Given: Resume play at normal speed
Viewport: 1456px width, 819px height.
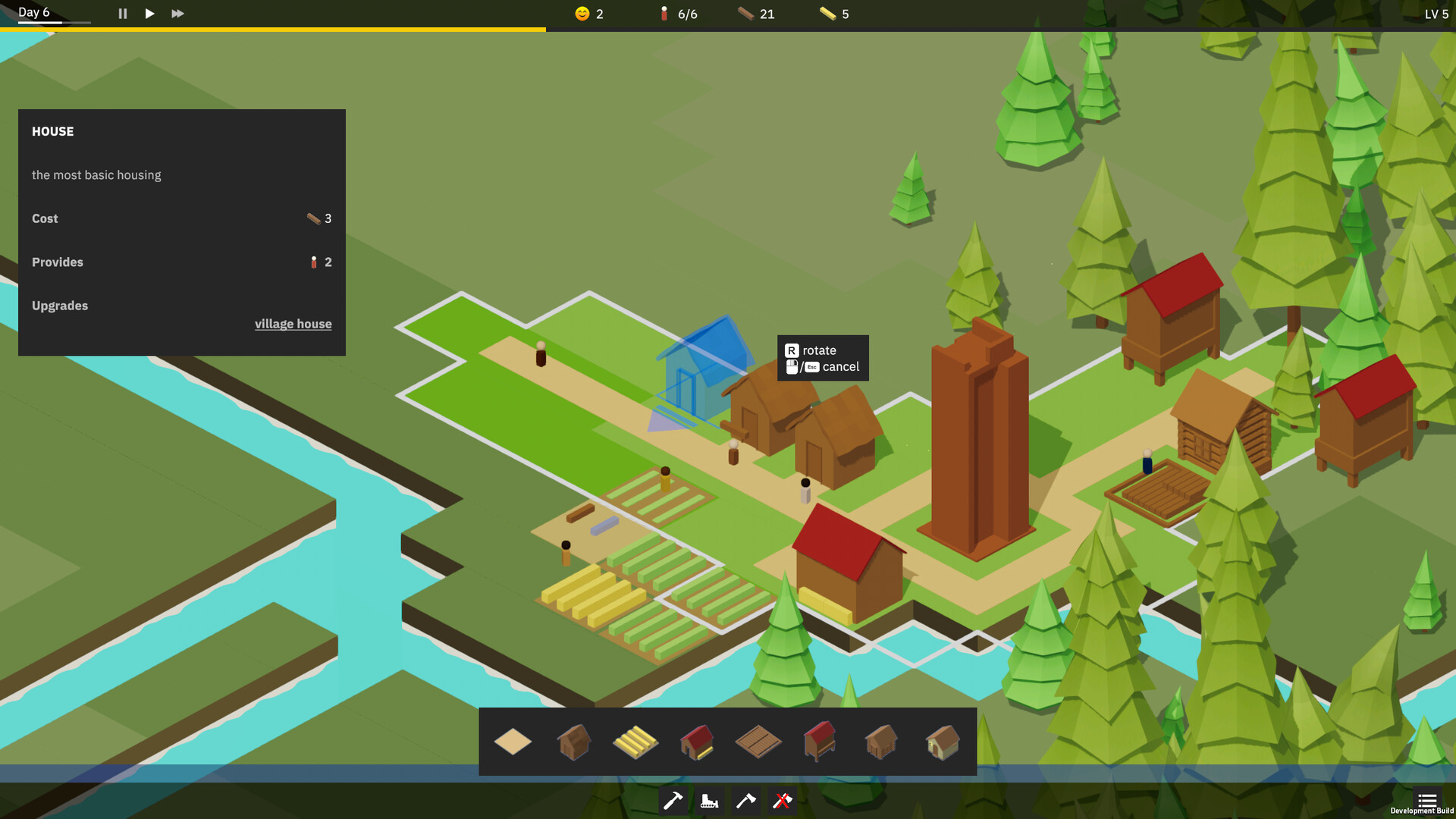Looking at the screenshot, I should tap(149, 13).
